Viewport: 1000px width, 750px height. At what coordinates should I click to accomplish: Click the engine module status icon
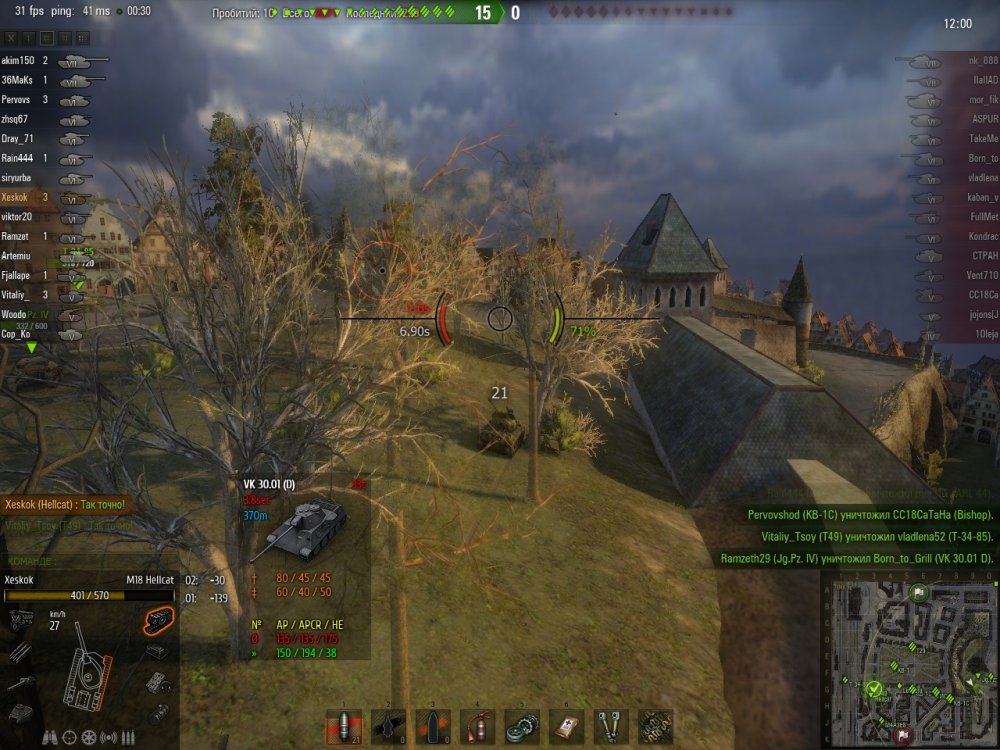click(20, 621)
